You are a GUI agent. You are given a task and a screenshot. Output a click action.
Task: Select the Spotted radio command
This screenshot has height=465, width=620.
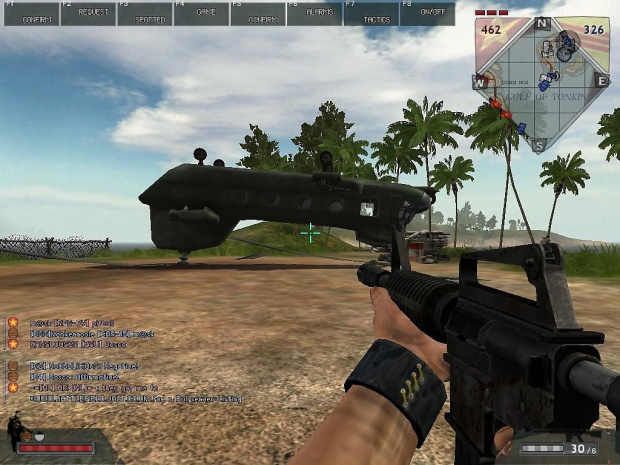coord(144,14)
